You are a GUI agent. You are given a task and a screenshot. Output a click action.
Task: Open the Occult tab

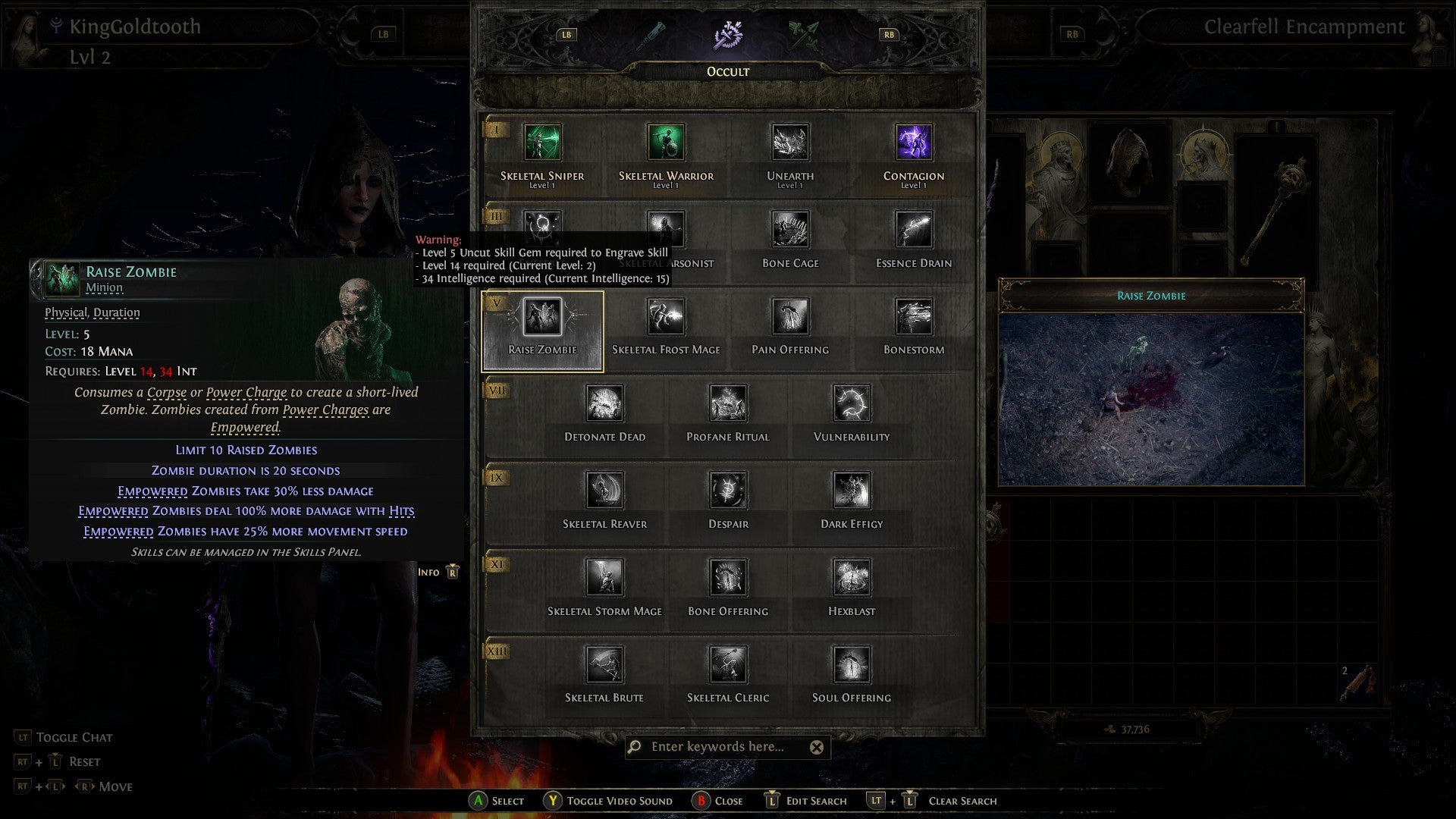[727, 71]
